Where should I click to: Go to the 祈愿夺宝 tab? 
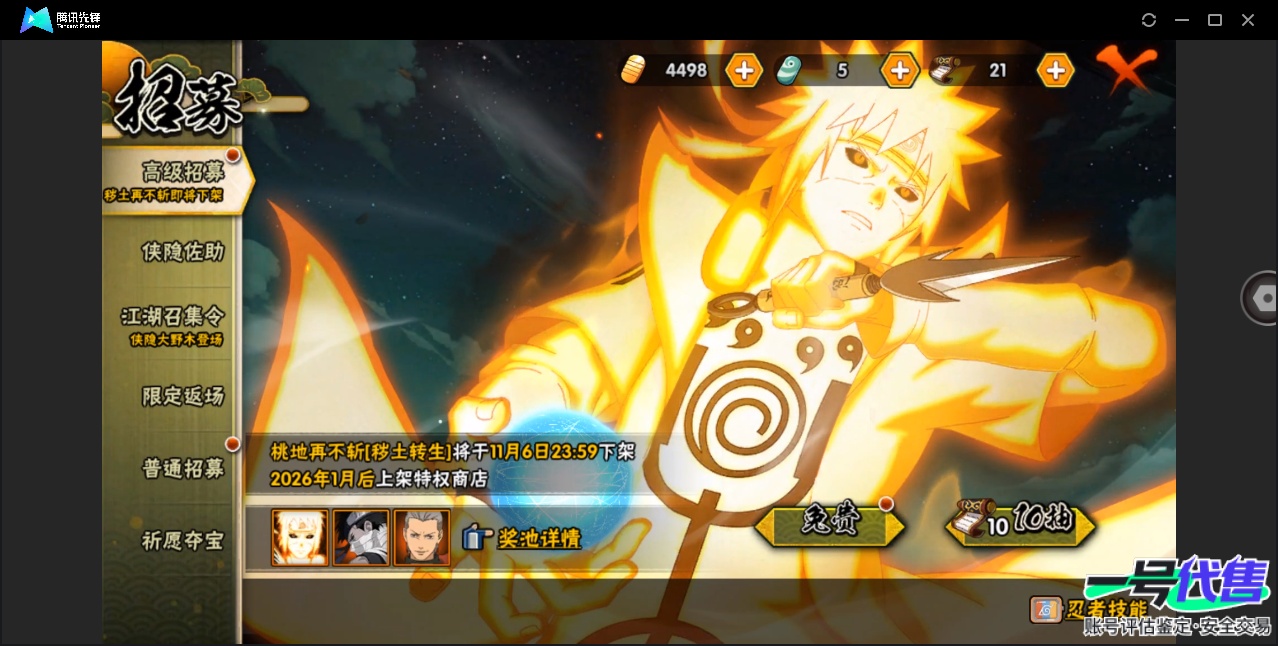click(182, 541)
